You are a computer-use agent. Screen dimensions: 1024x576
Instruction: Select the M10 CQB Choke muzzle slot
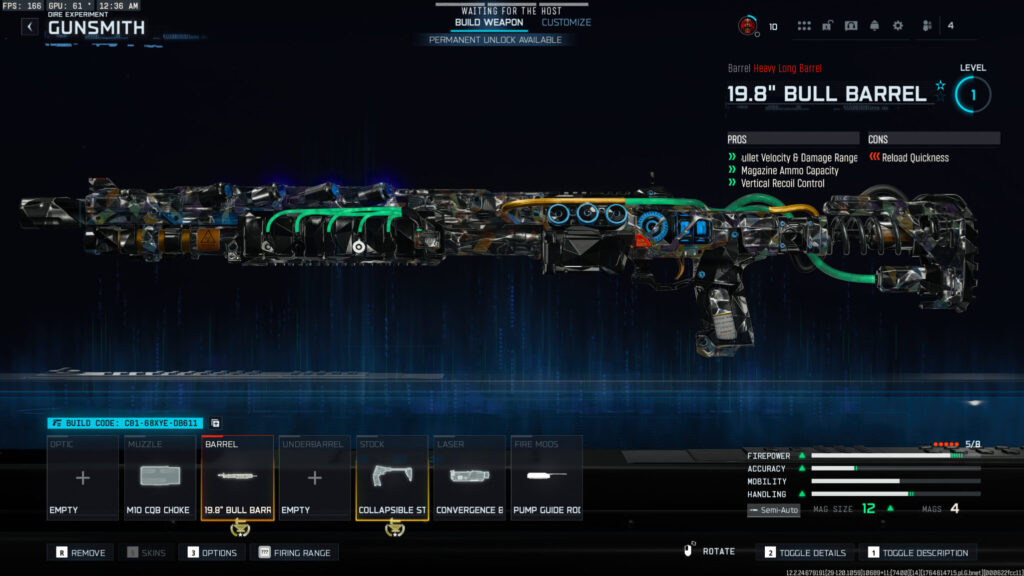pyautogui.click(x=160, y=478)
